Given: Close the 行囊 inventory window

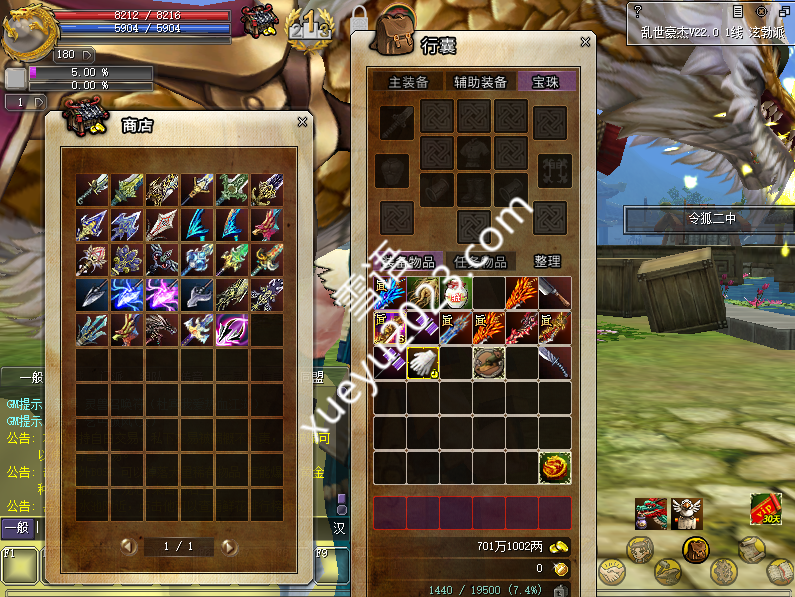Looking at the screenshot, I should pyautogui.click(x=586, y=42).
